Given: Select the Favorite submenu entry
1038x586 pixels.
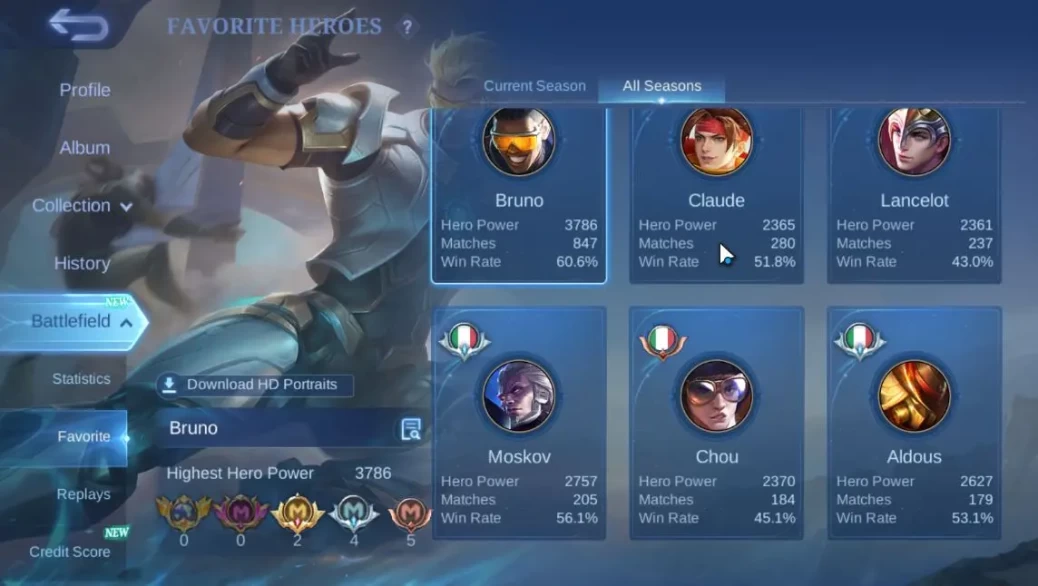Looking at the screenshot, I should [x=83, y=437].
